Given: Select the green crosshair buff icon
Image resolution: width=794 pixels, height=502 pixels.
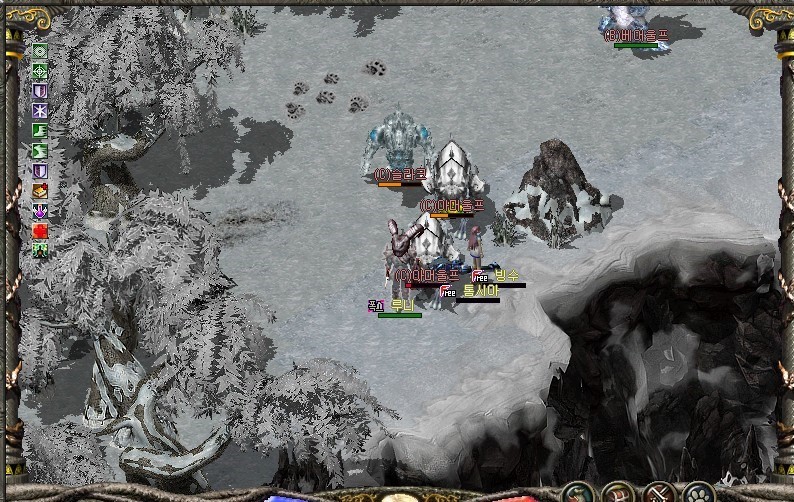Looking at the screenshot, I should pos(40,70).
